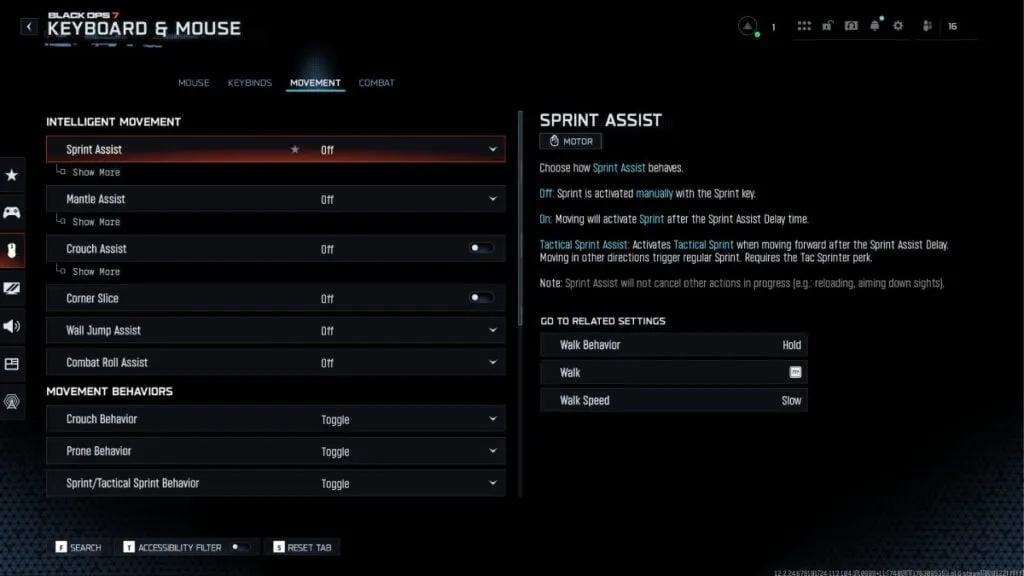Toggle the Corner Slice switch
Screen dimensions: 1024x576
pyautogui.click(x=481, y=297)
